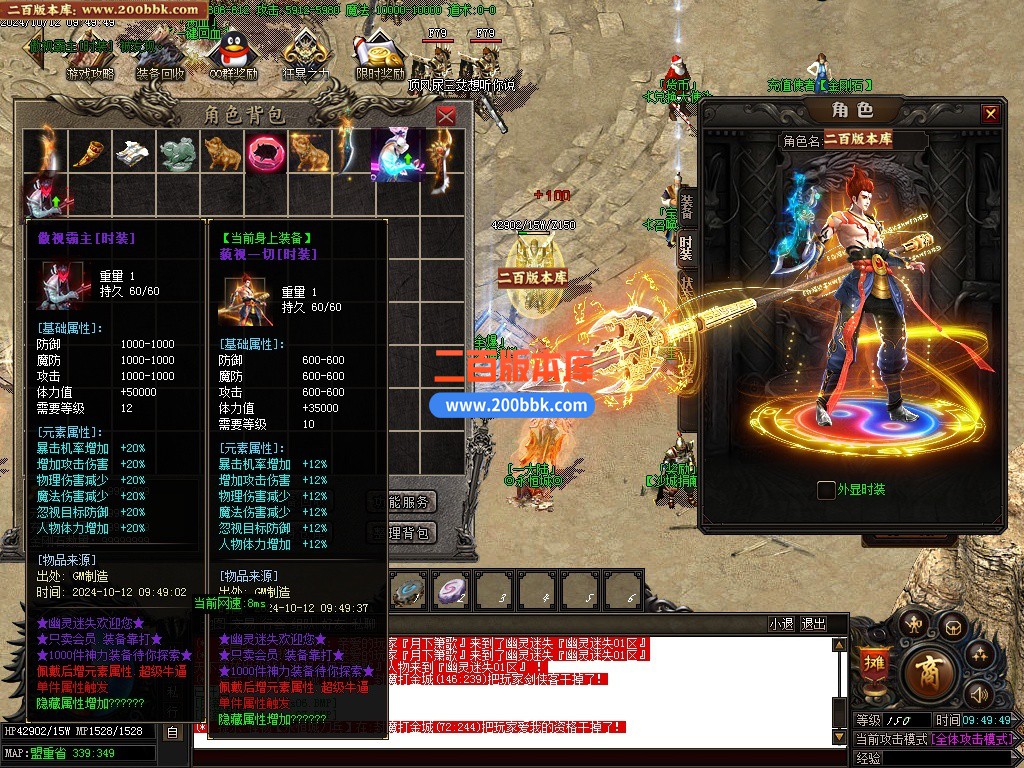Pick the jade beast statue item
This screenshot has width=1024, height=768.
click(177, 151)
